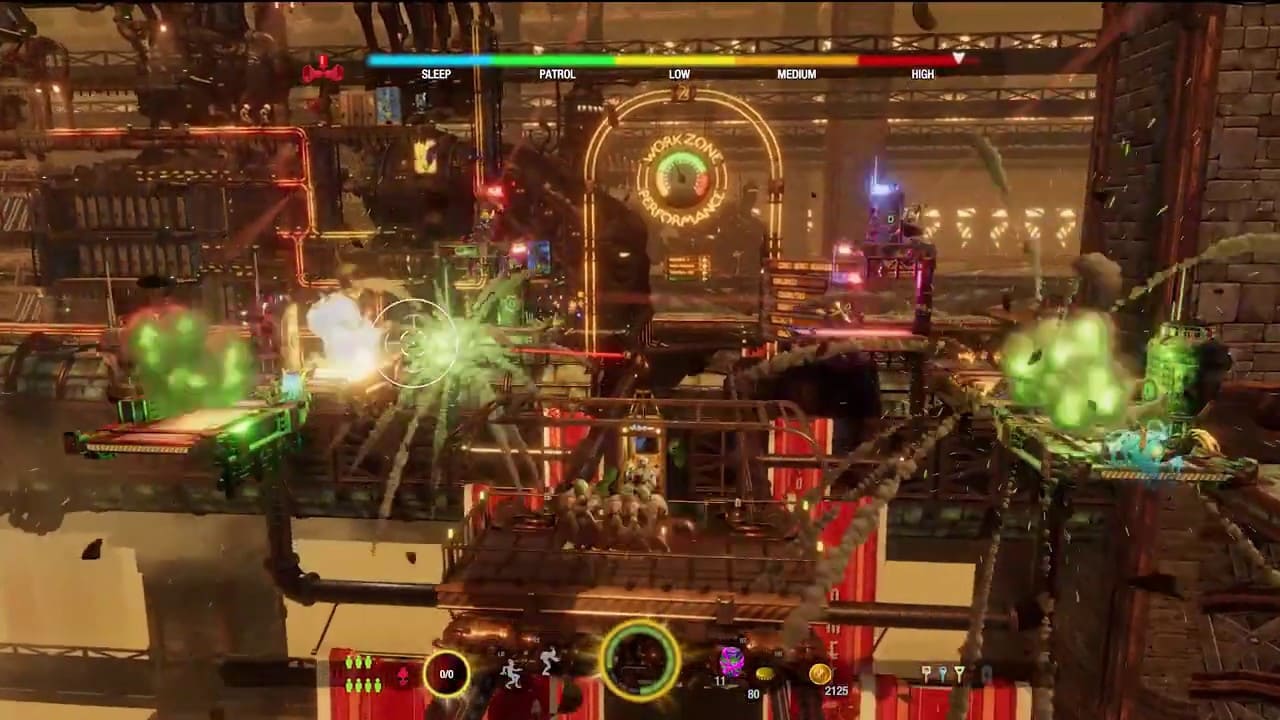Image resolution: width=1280 pixels, height=720 pixels.
Task: Select the collected keys icon group
Action: (942, 675)
